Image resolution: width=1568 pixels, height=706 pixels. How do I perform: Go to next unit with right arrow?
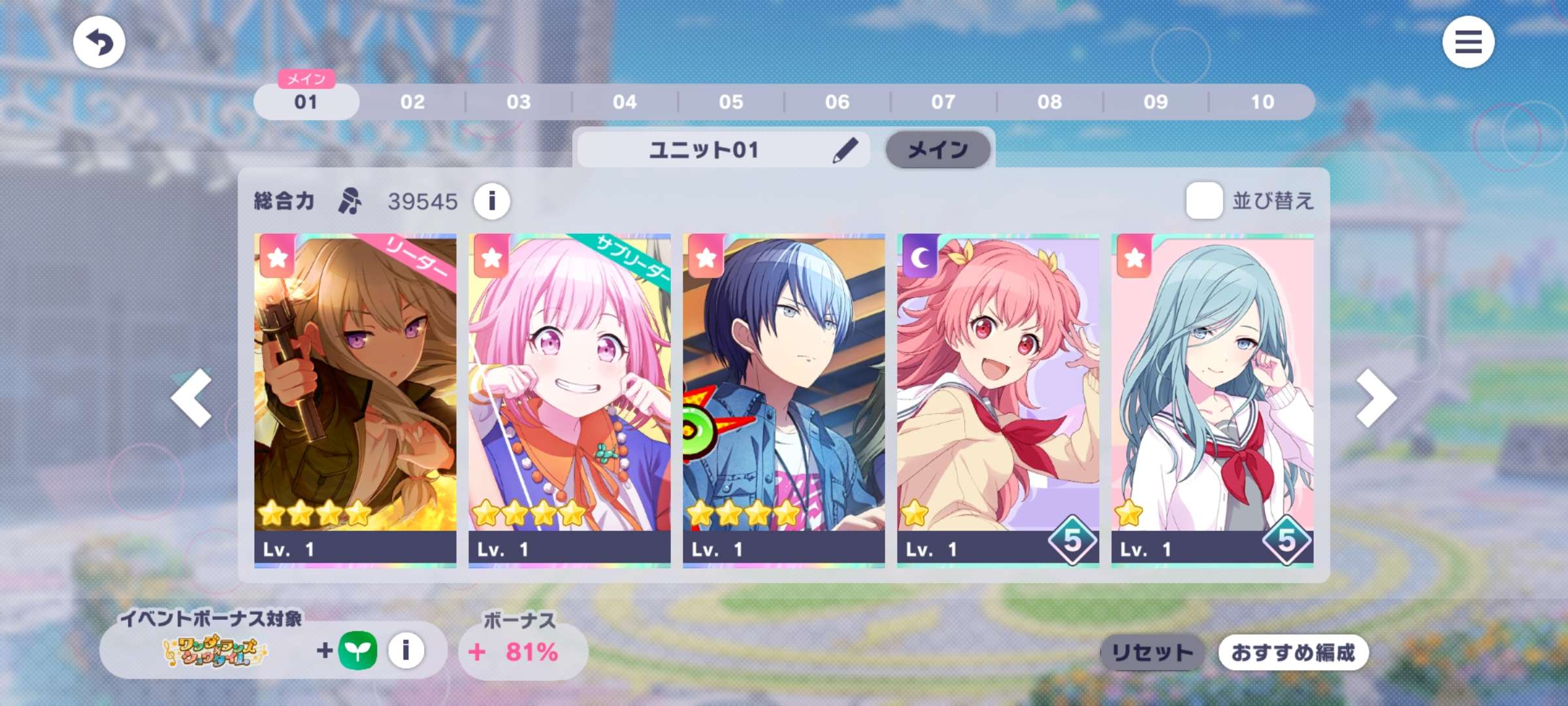coord(1376,398)
